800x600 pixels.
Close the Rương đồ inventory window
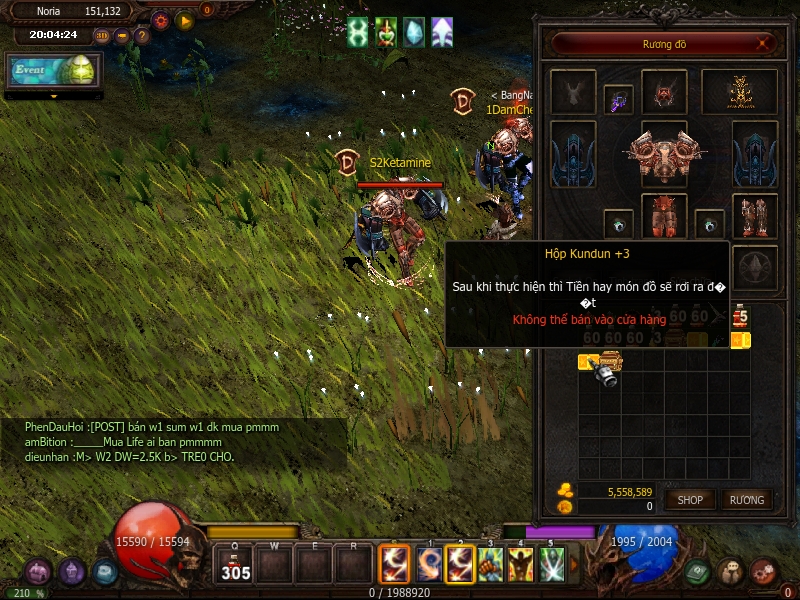tap(764, 43)
